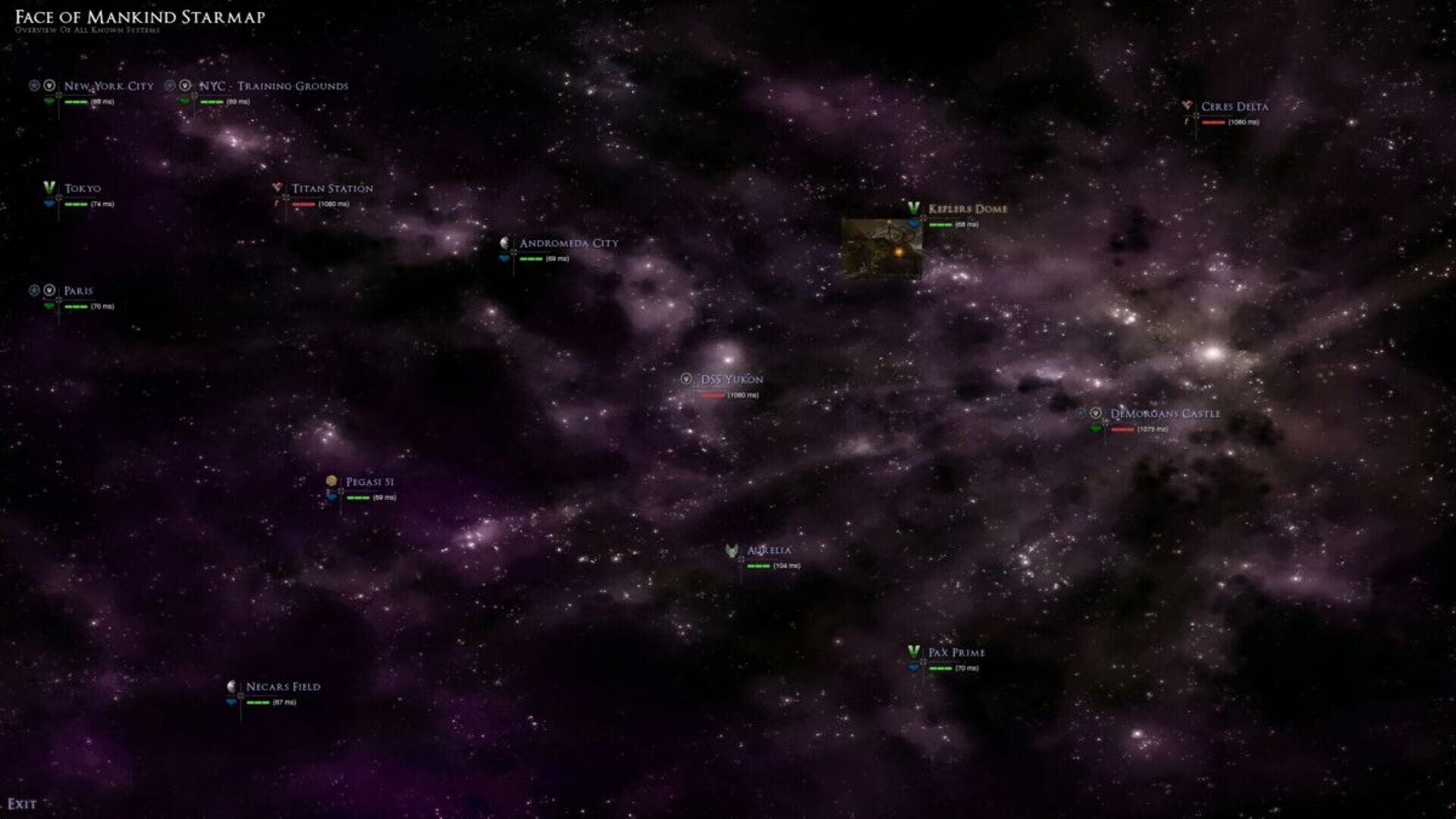This screenshot has height=819, width=1456.
Task: Click the crescent icon beside Andromeda City
Action: tap(504, 243)
